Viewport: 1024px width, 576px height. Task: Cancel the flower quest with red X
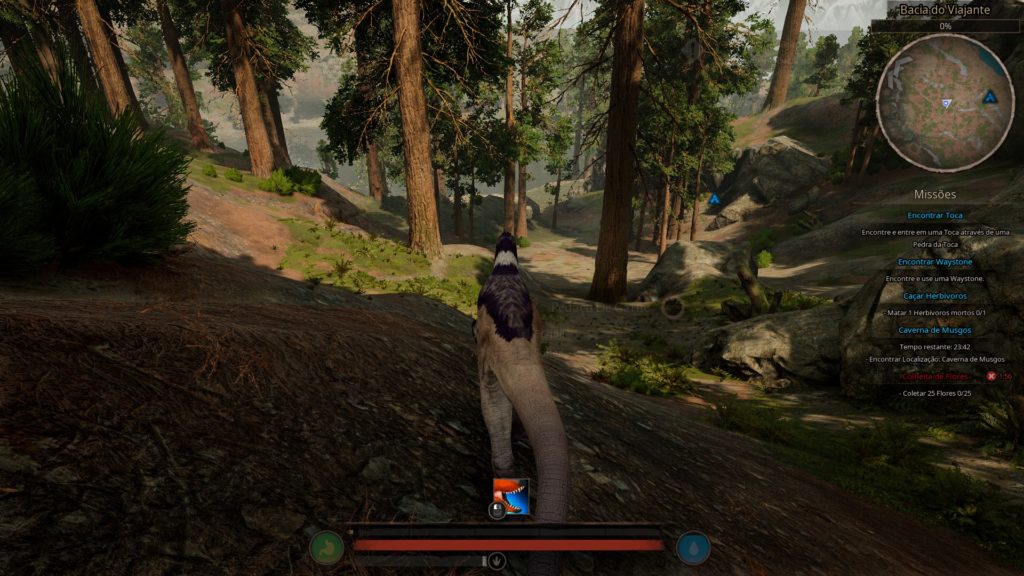click(x=991, y=376)
